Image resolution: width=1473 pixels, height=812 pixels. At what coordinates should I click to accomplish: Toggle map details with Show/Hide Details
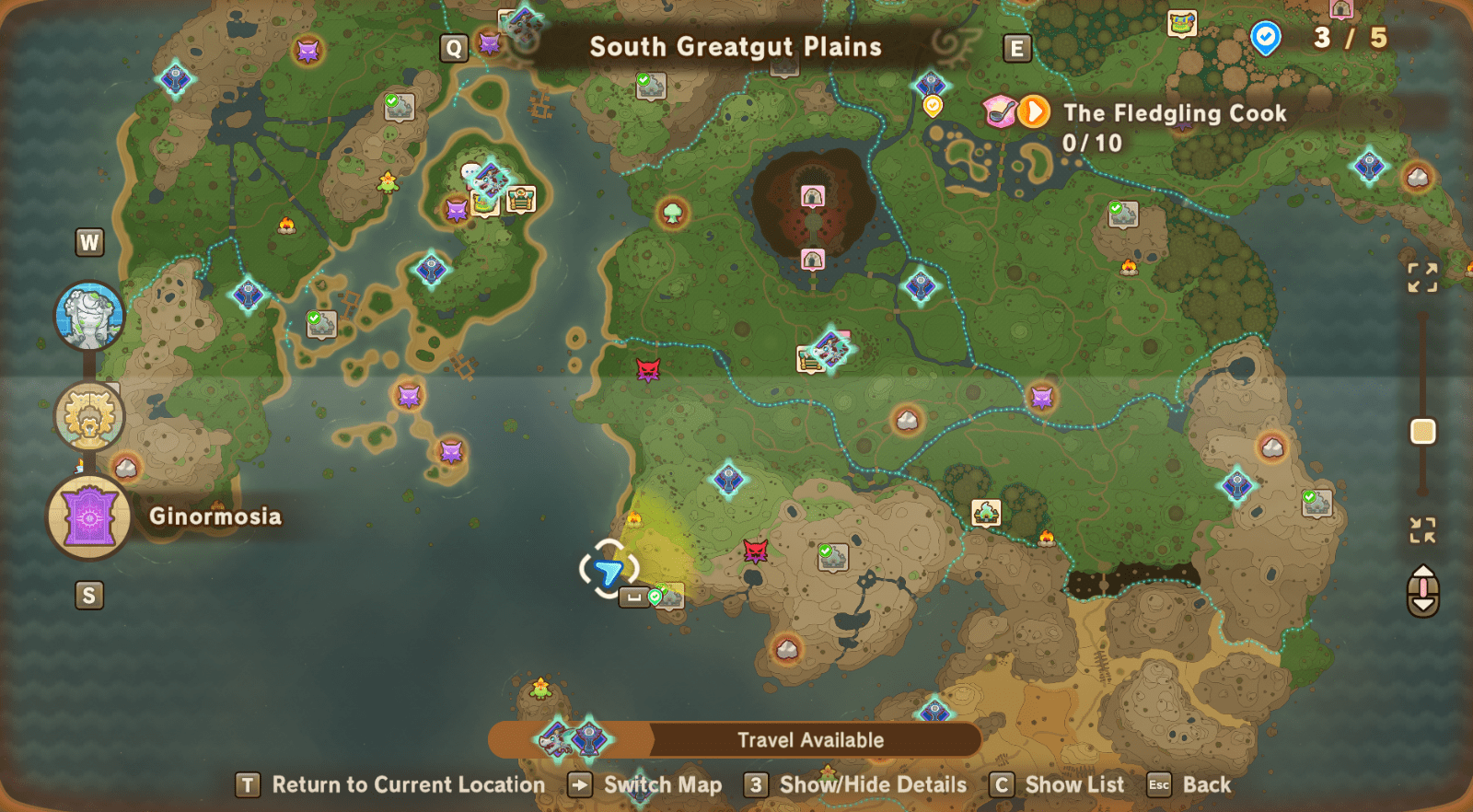pos(871,784)
